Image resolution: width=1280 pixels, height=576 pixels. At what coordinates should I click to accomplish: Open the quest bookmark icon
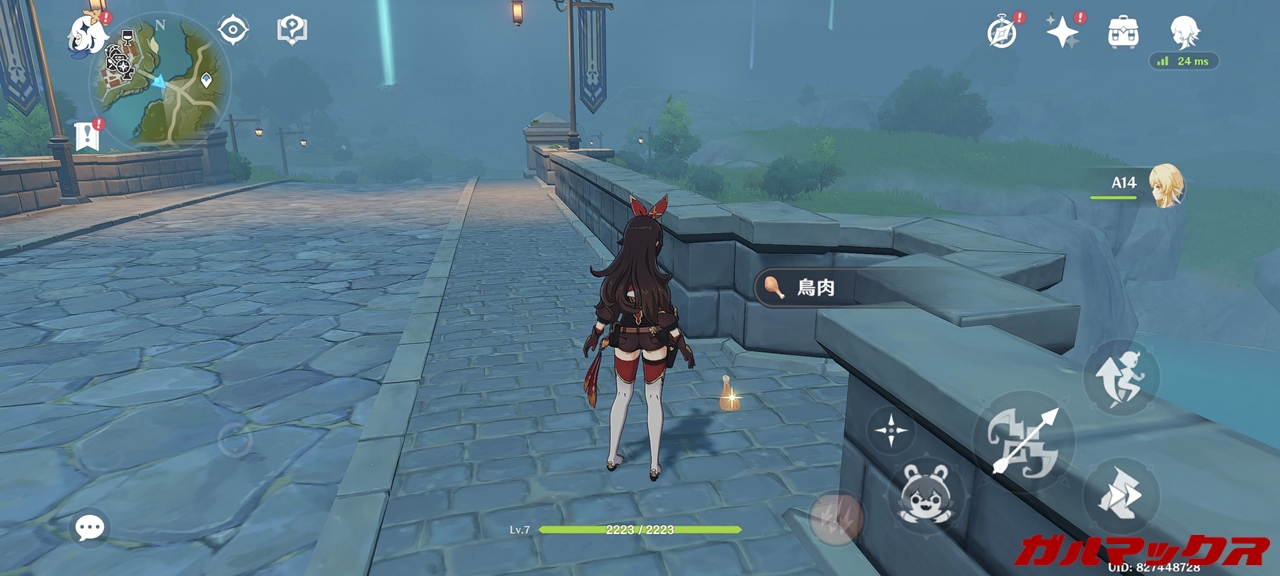click(88, 136)
